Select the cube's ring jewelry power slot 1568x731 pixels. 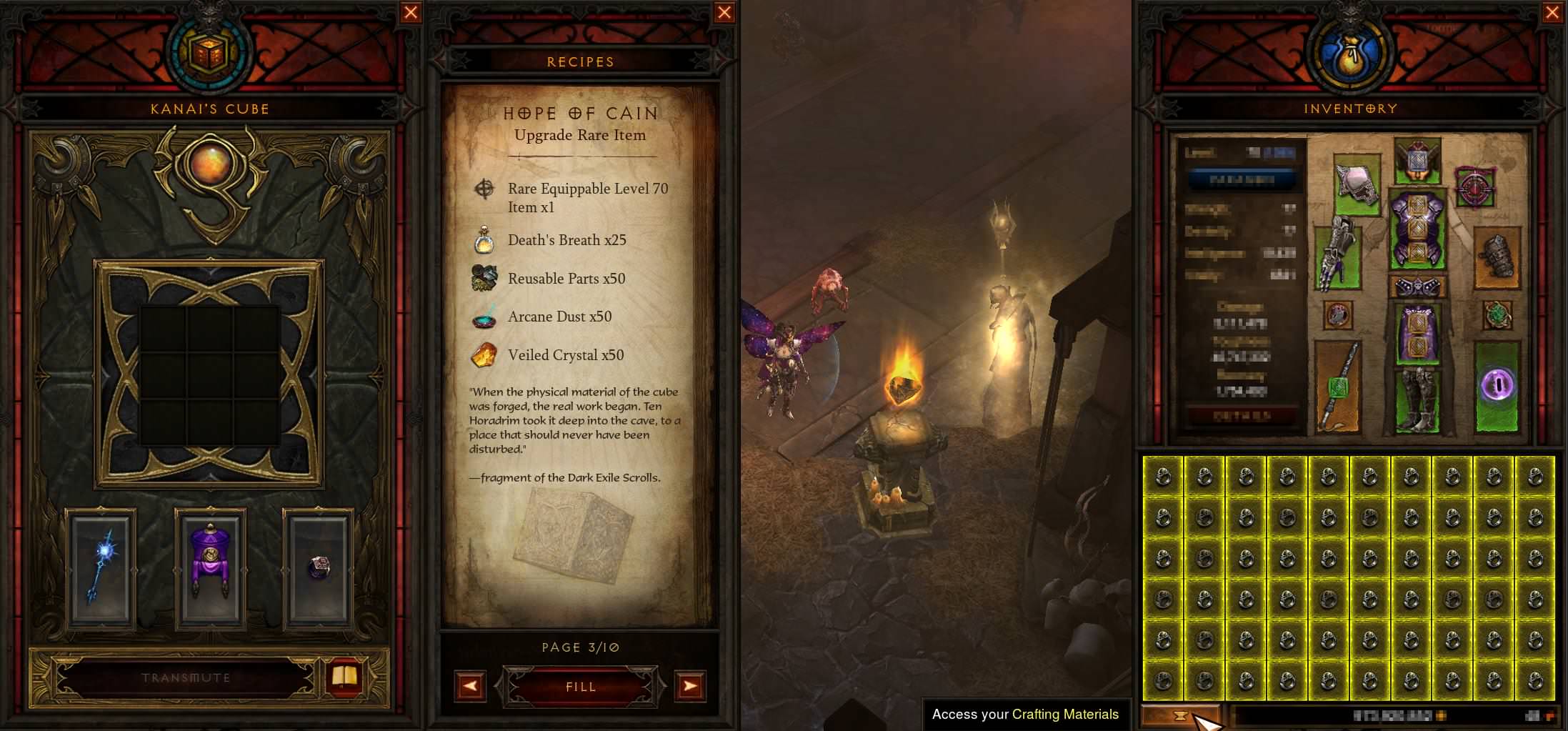319,568
